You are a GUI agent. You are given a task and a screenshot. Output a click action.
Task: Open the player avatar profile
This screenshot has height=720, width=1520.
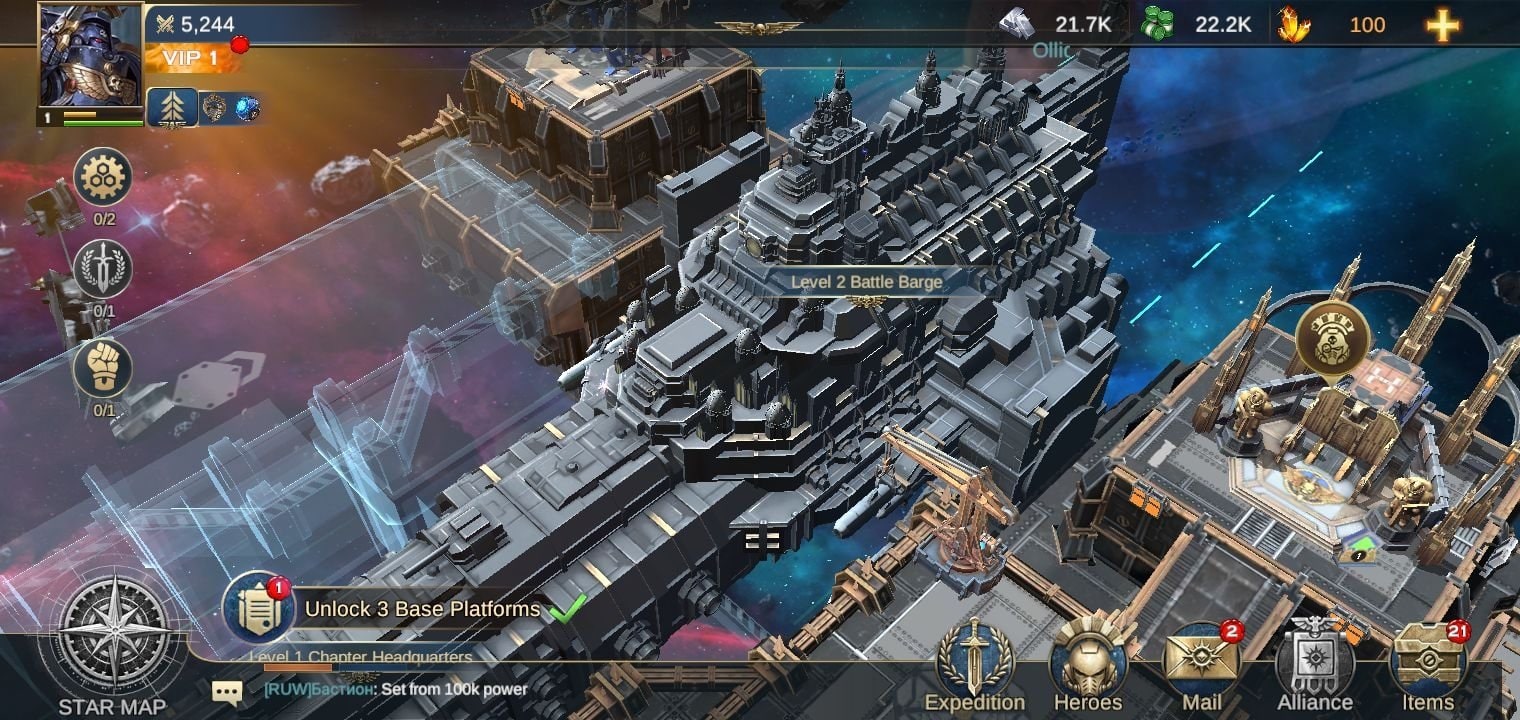pyautogui.click(x=91, y=60)
